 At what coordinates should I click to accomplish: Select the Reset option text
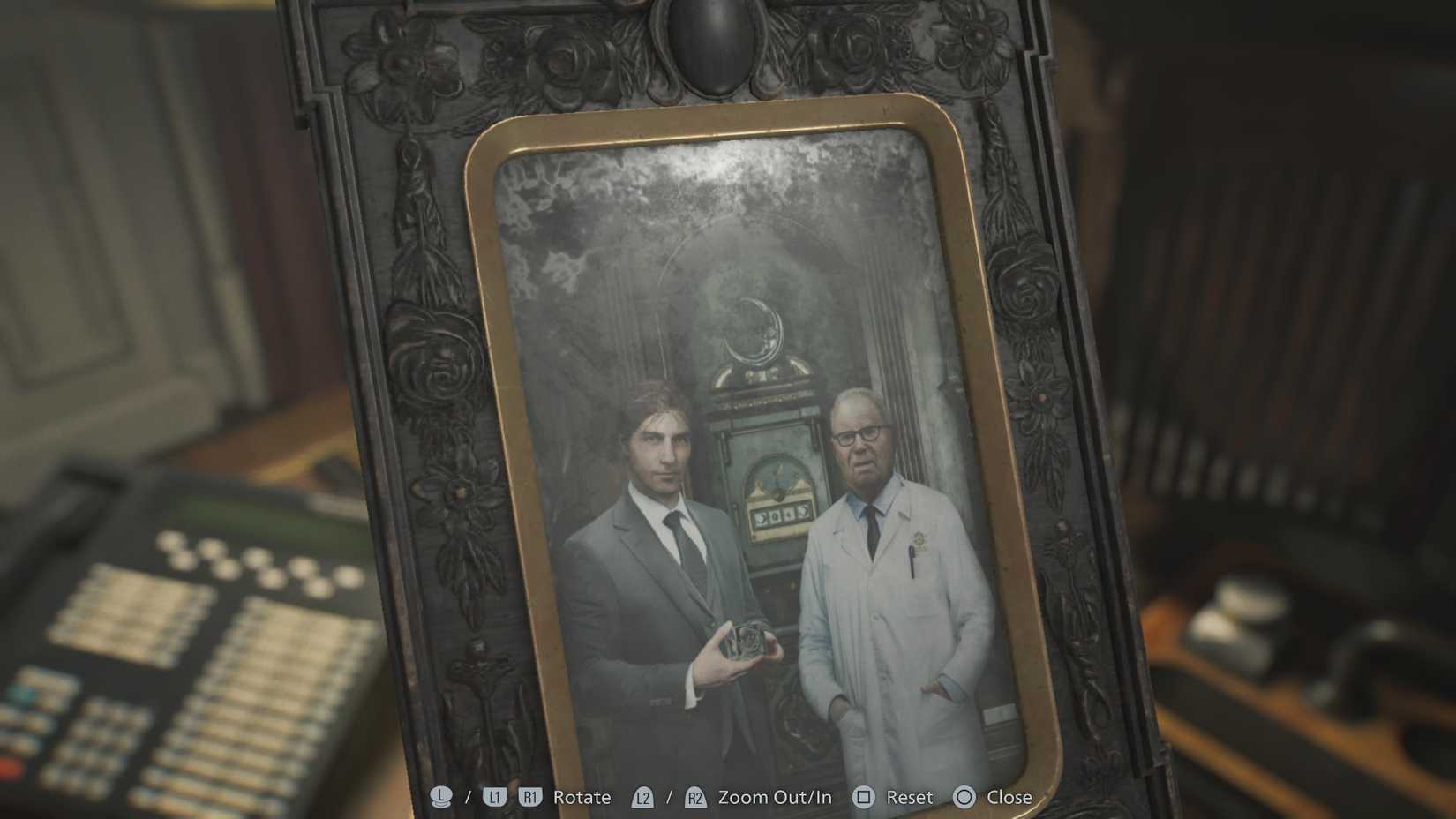[x=909, y=797]
